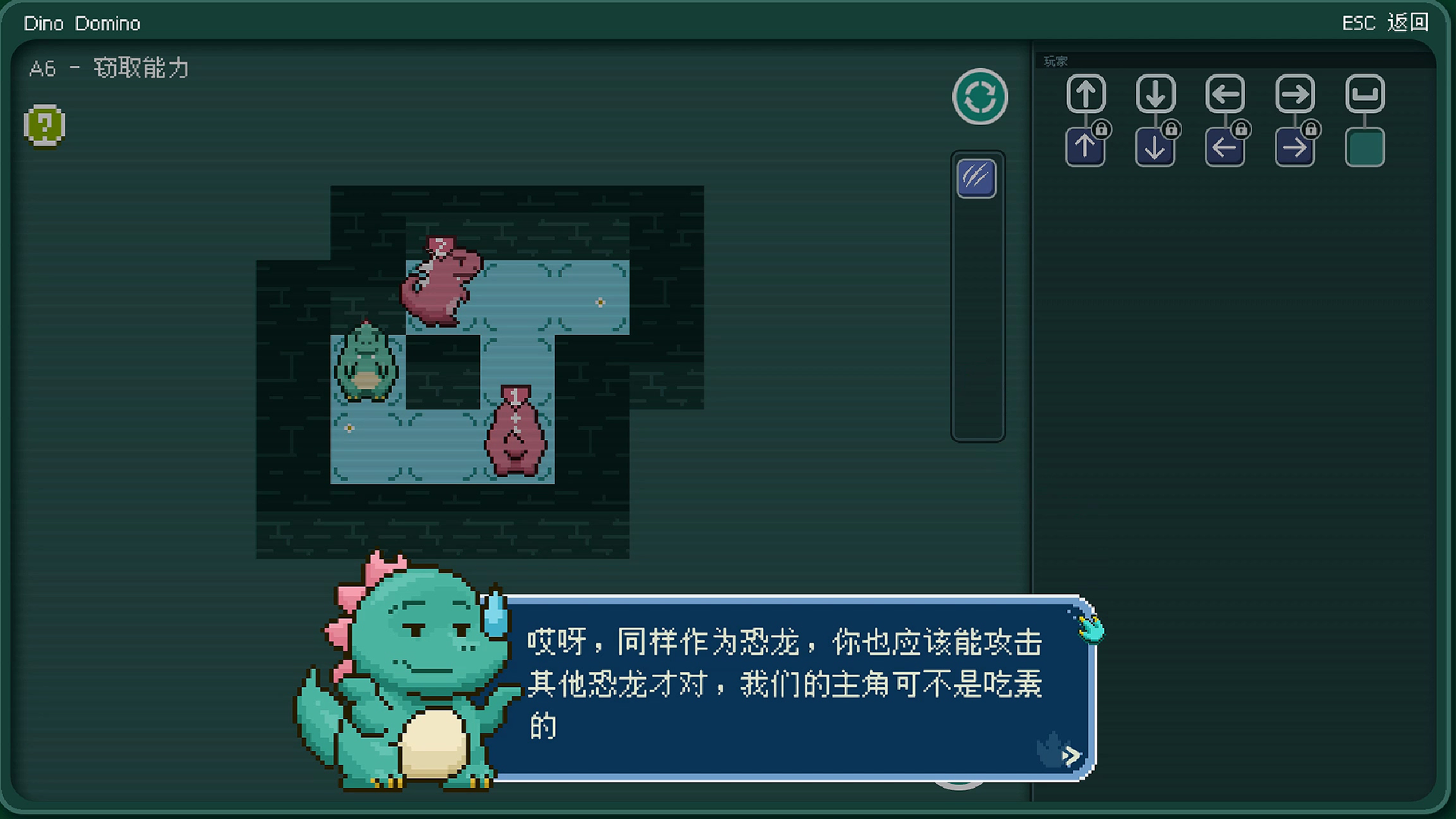The width and height of the screenshot is (1456, 819).
Task: Select the locked up-move command block
Action: 1086,146
